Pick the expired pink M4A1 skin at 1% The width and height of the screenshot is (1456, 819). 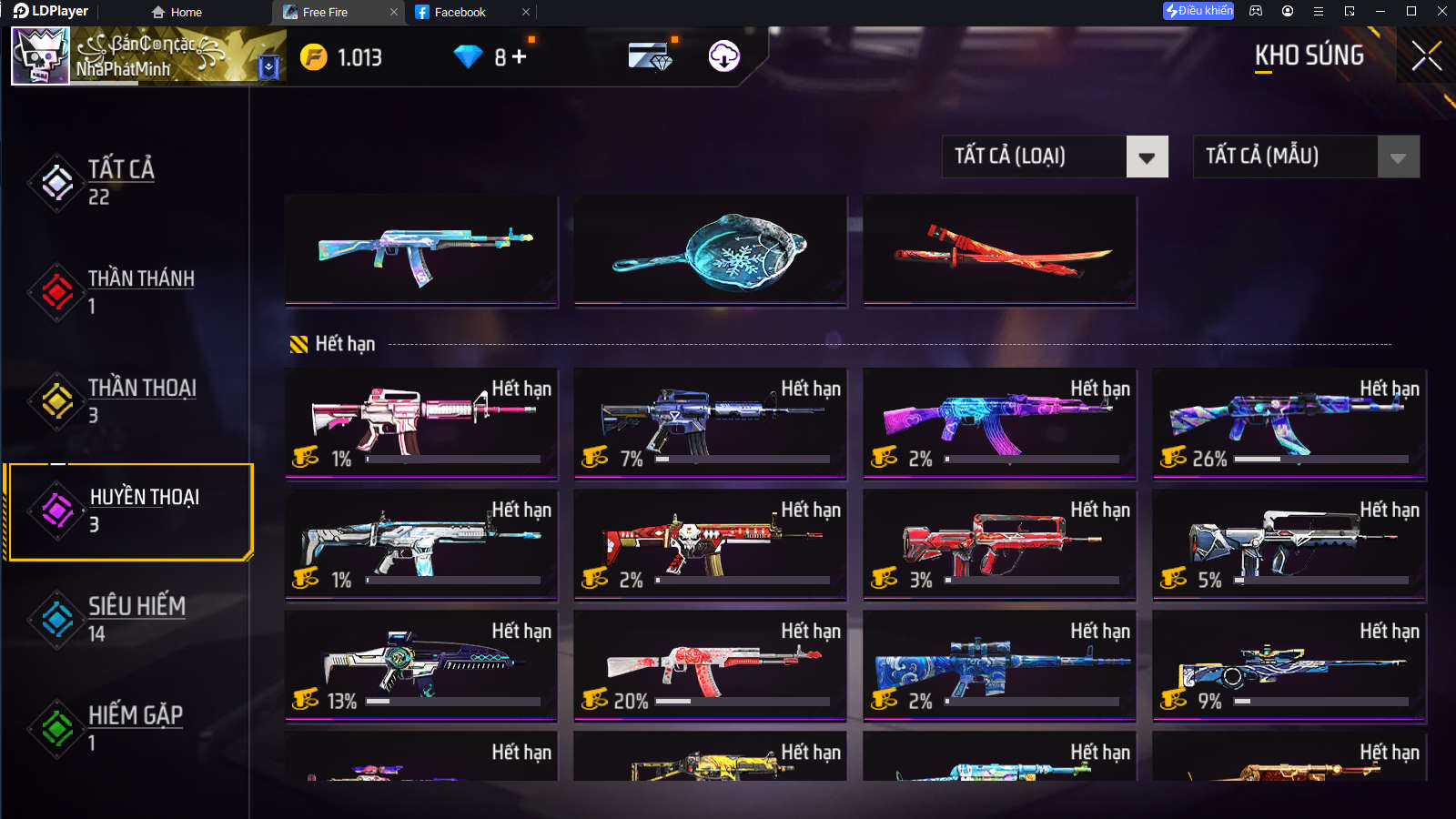(x=421, y=423)
